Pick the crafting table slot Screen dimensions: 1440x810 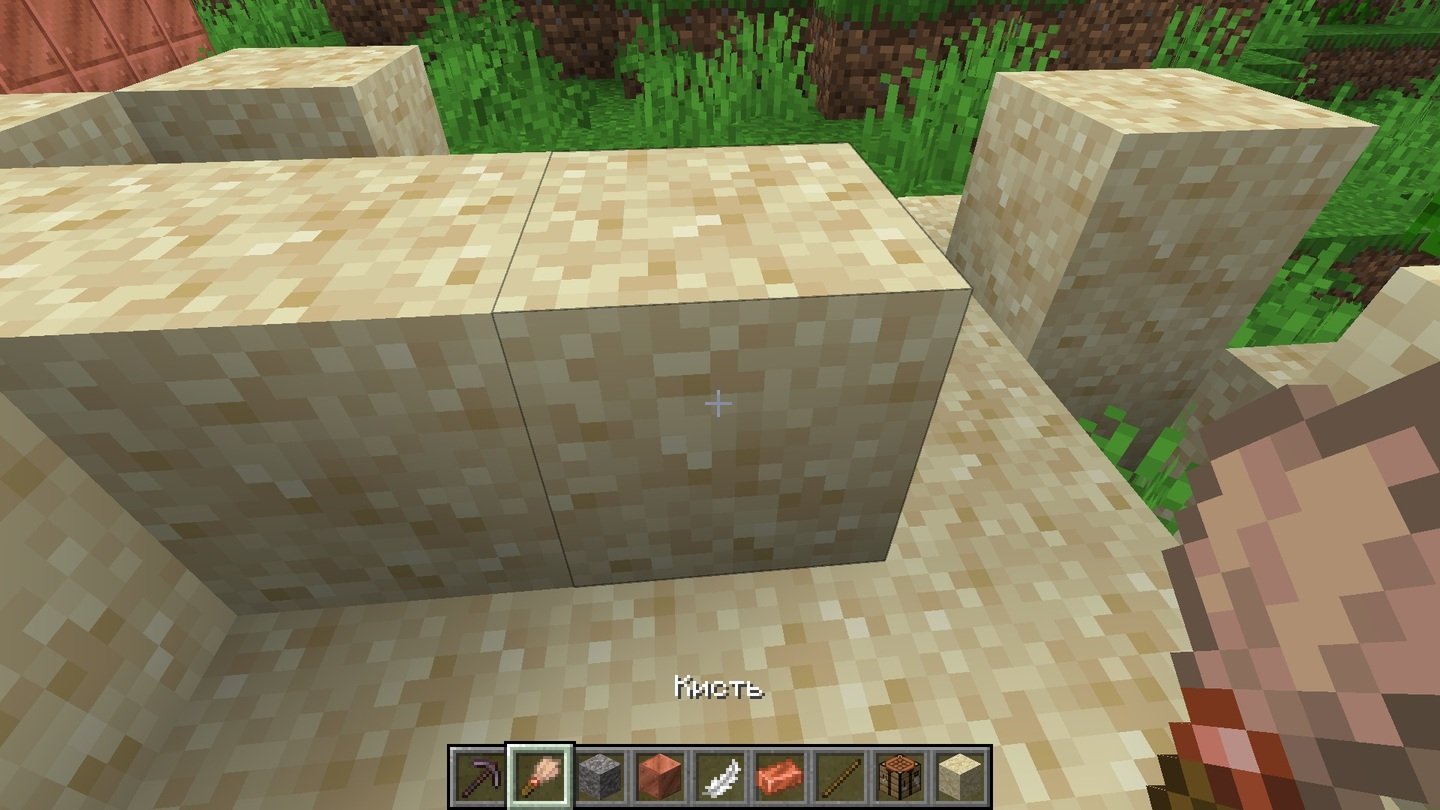(900, 774)
